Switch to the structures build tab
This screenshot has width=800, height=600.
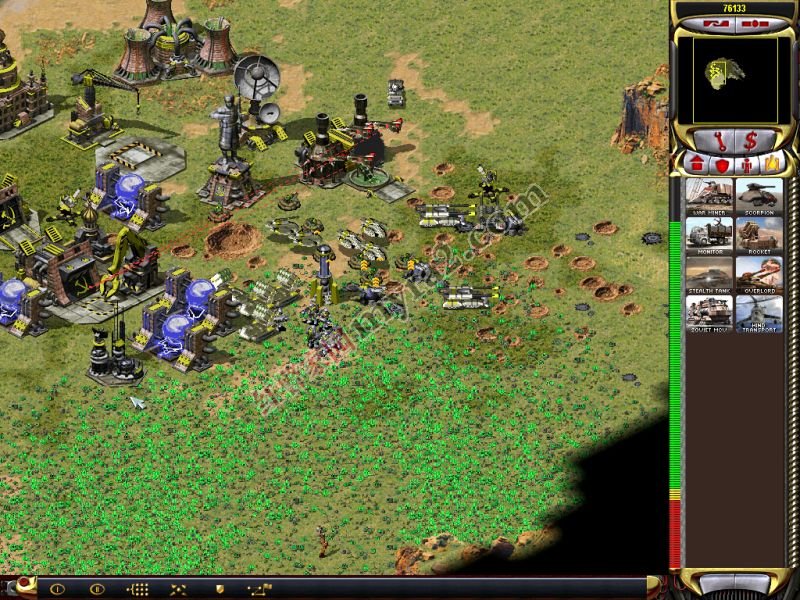pyautogui.click(x=697, y=163)
